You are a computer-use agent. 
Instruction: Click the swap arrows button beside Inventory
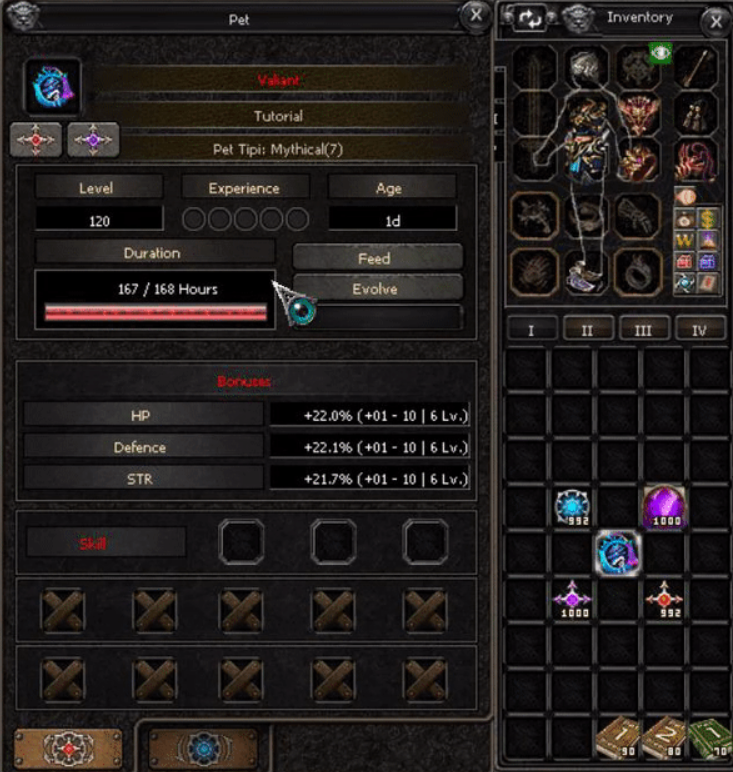click(x=530, y=18)
